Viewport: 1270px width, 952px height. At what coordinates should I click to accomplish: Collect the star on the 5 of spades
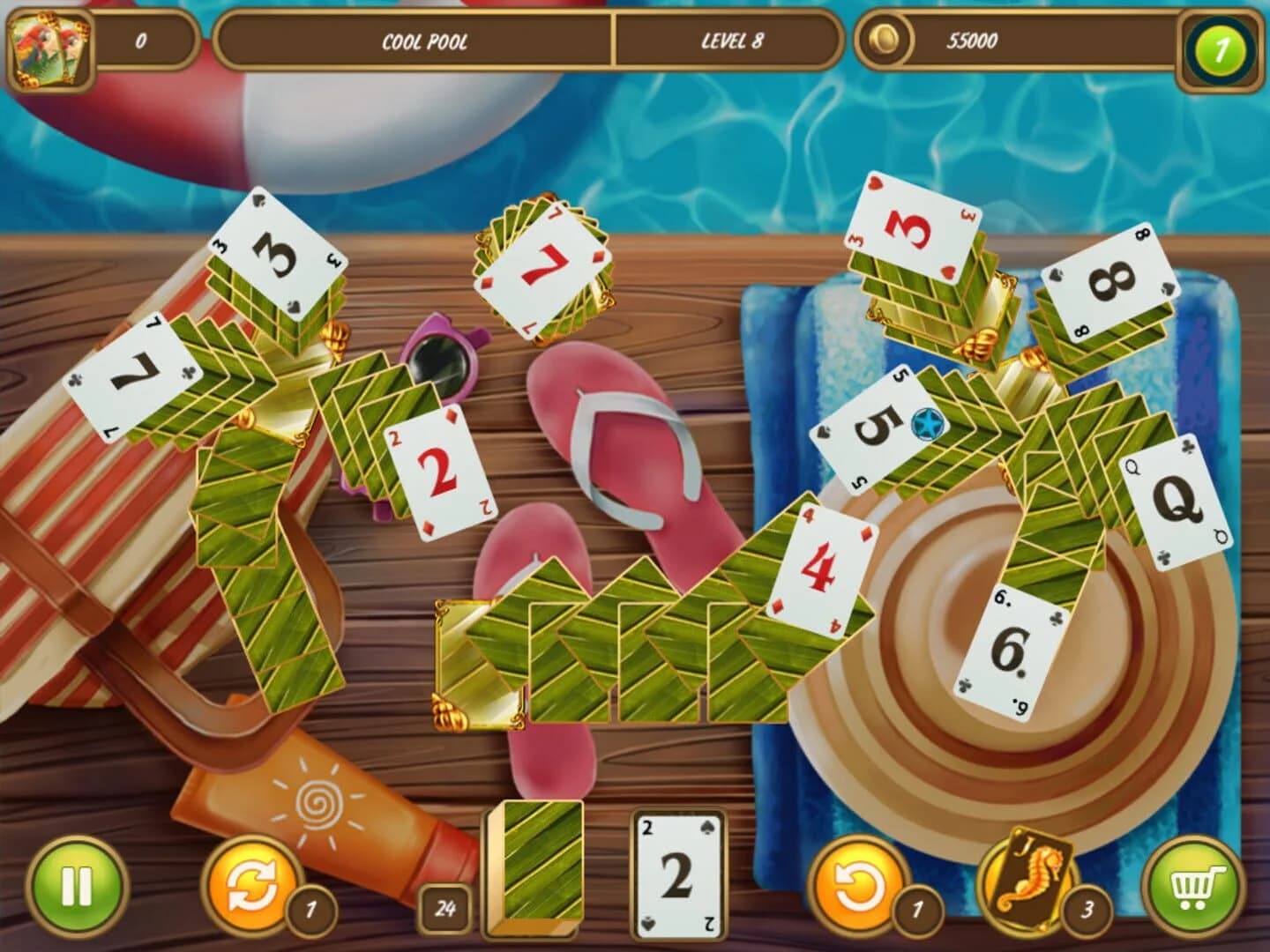tap(926, 424)
